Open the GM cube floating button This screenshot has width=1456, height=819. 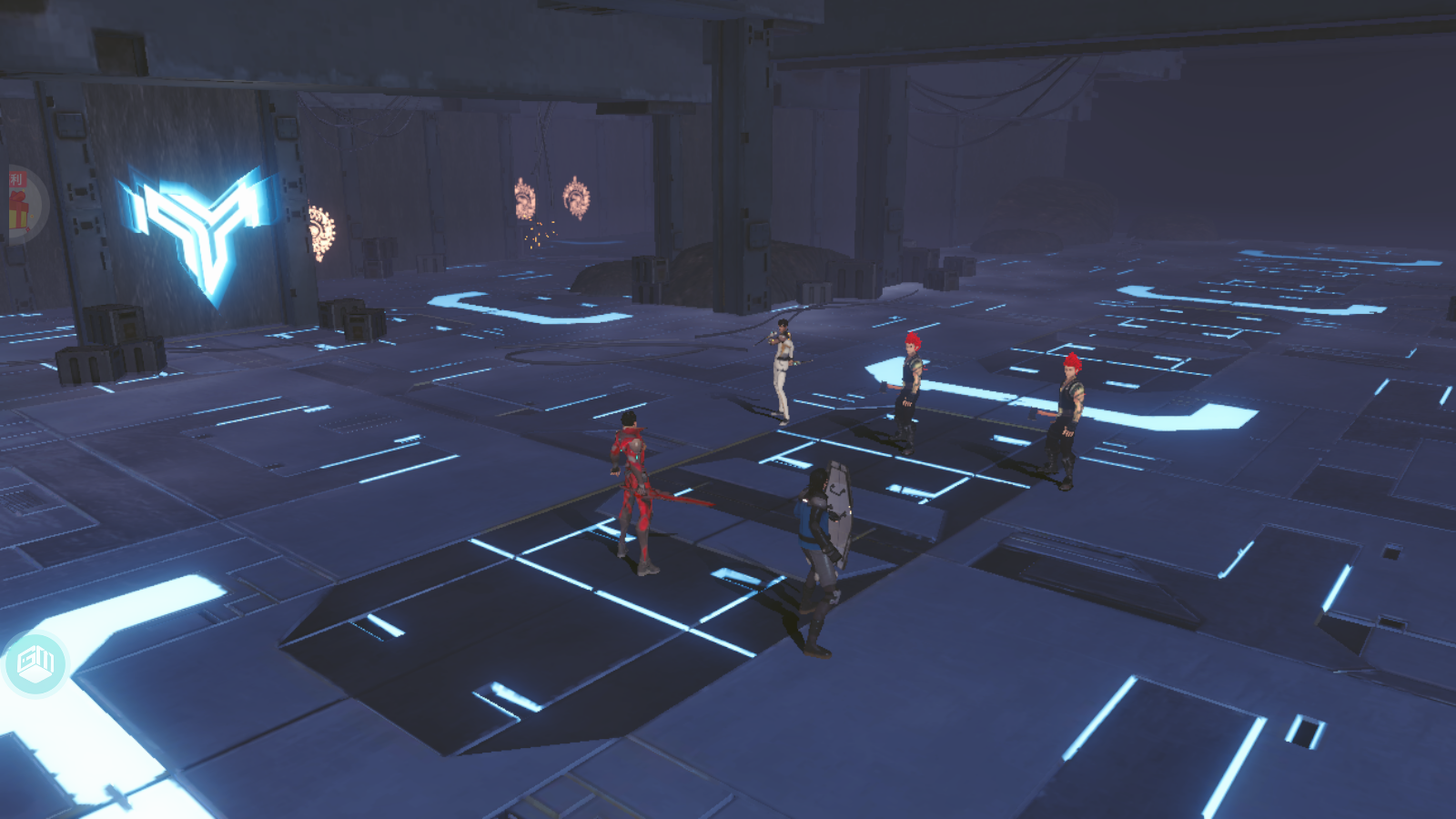point(35,663)
